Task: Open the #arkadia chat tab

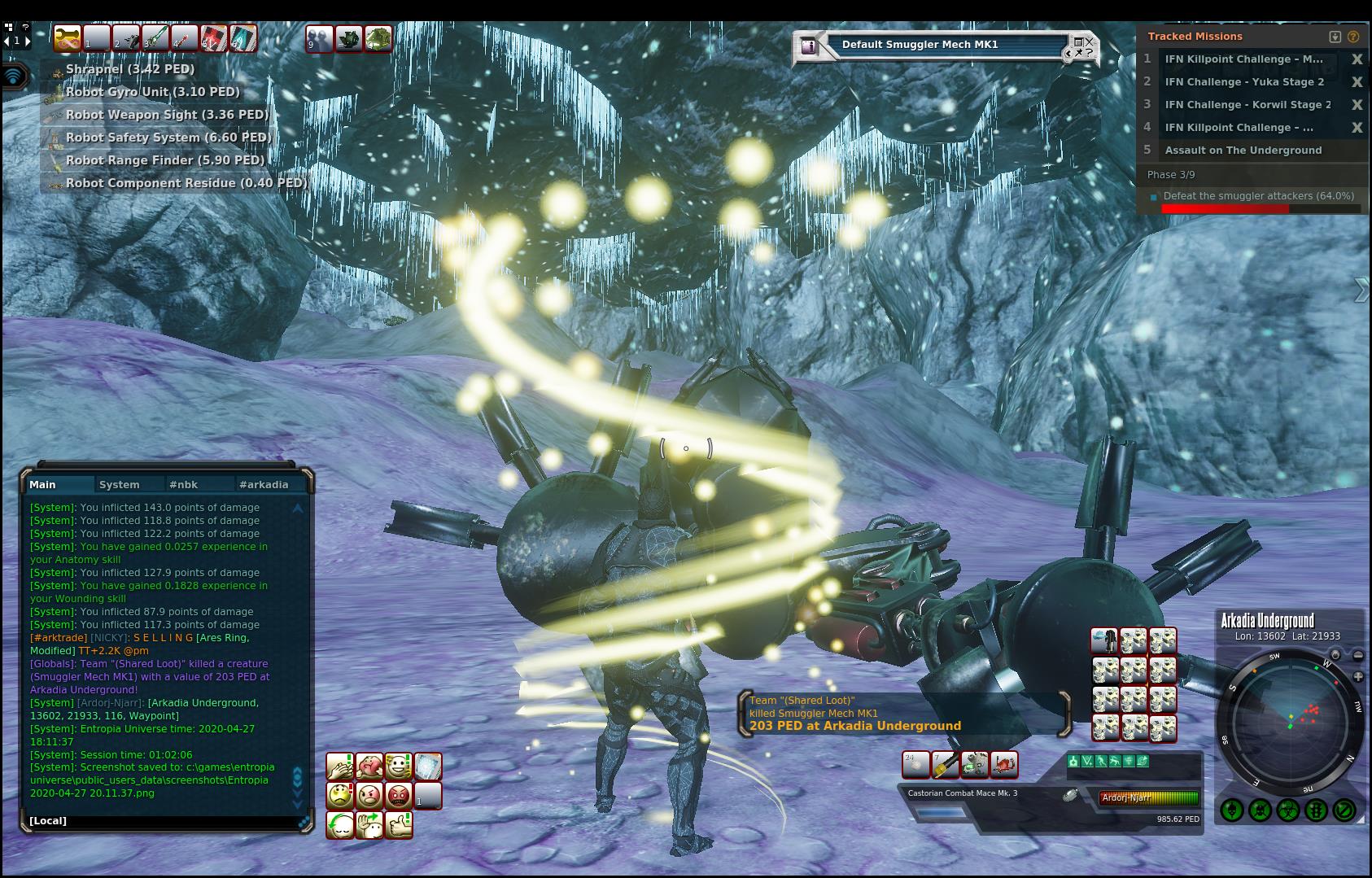Action: pyautogui.click(x=264, y=484)
